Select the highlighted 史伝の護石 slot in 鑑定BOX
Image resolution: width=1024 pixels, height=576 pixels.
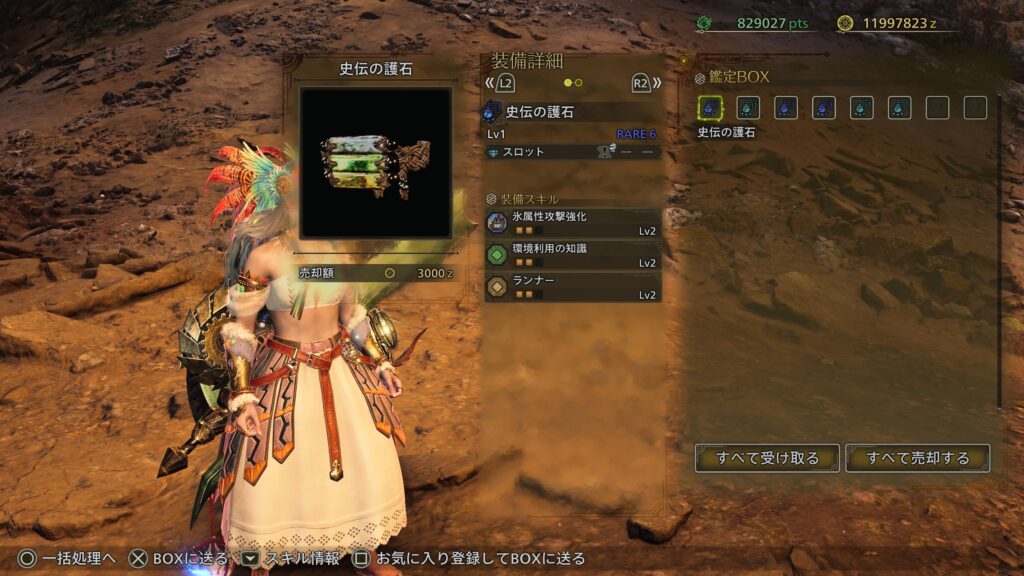point(710,108)
